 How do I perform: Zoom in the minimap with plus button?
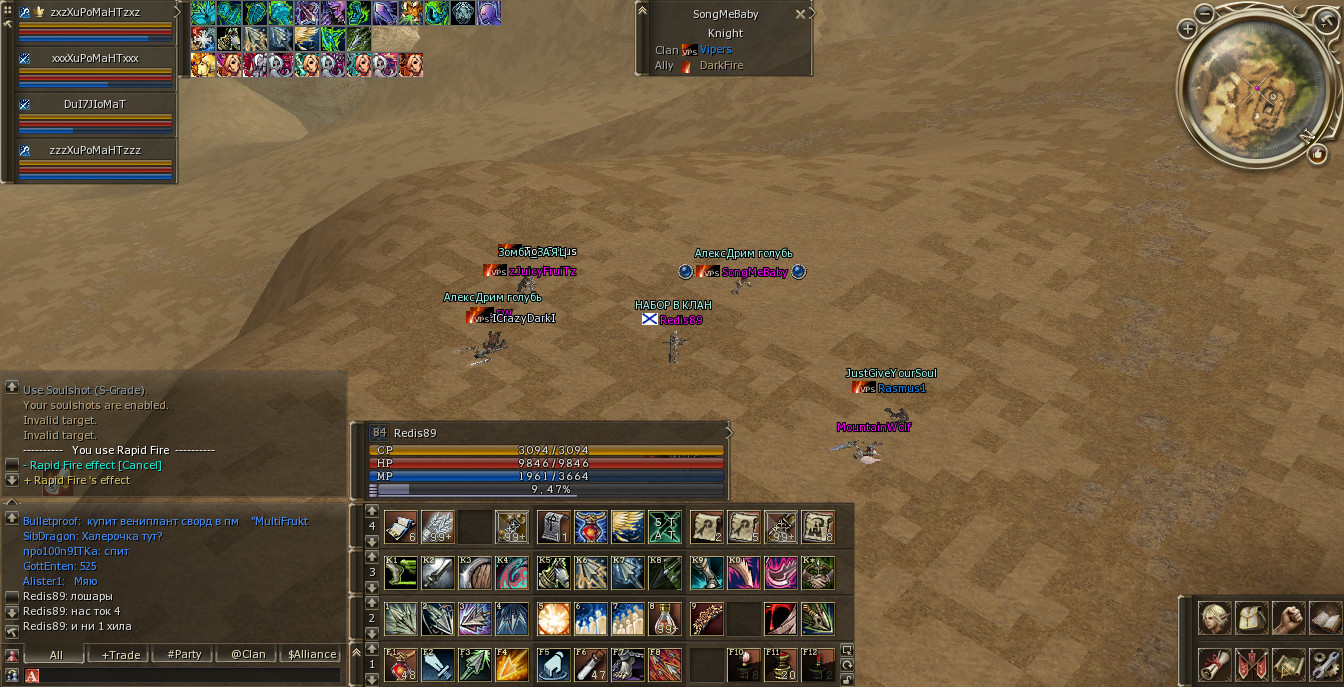pos(1188,29)
